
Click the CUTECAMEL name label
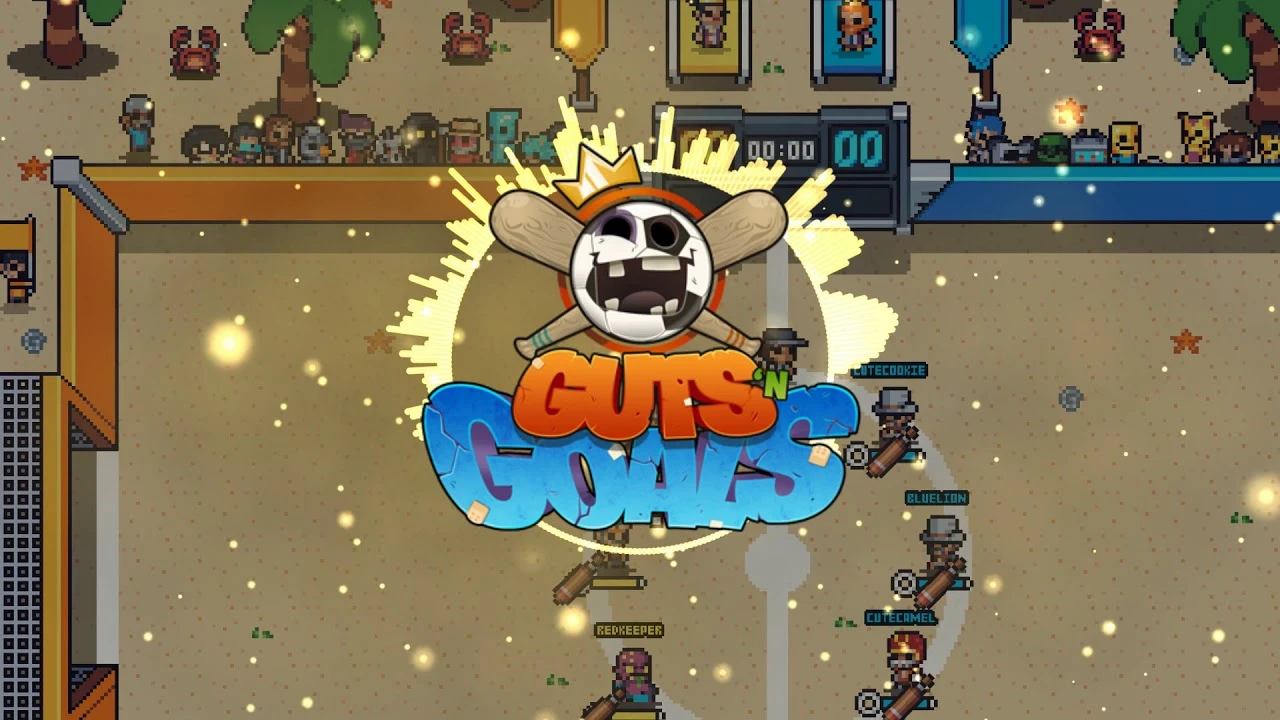(x=898, y=618)
